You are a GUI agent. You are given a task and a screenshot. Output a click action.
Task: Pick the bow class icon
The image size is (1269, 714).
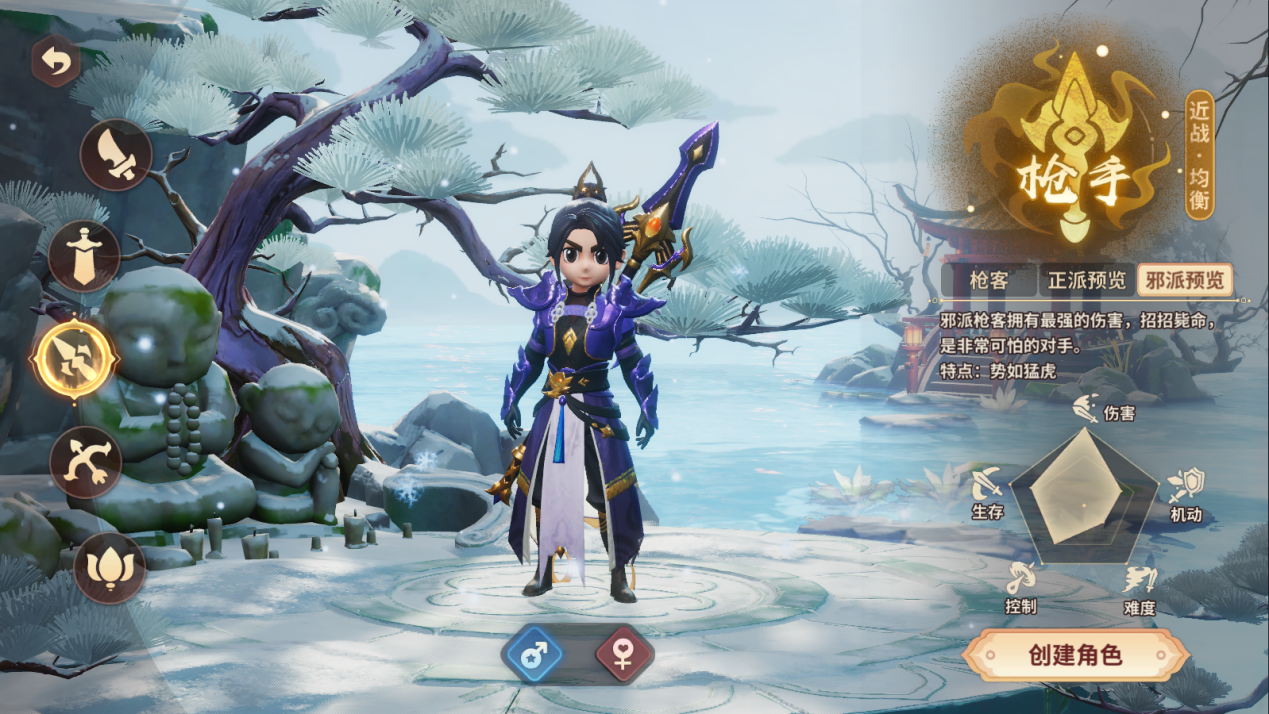[x=86, y=462]
